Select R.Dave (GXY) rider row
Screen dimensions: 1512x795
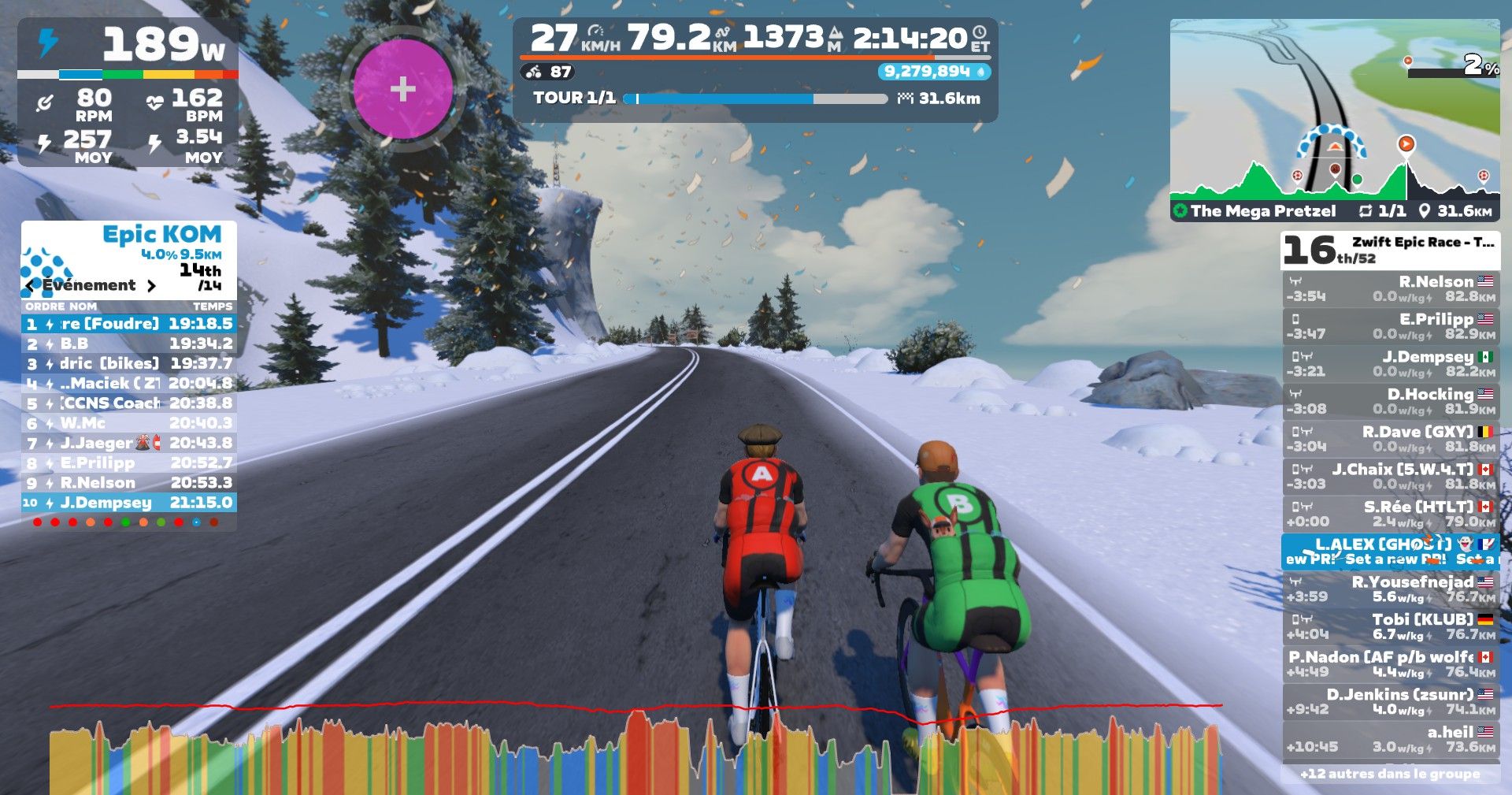coord(1391,439)
